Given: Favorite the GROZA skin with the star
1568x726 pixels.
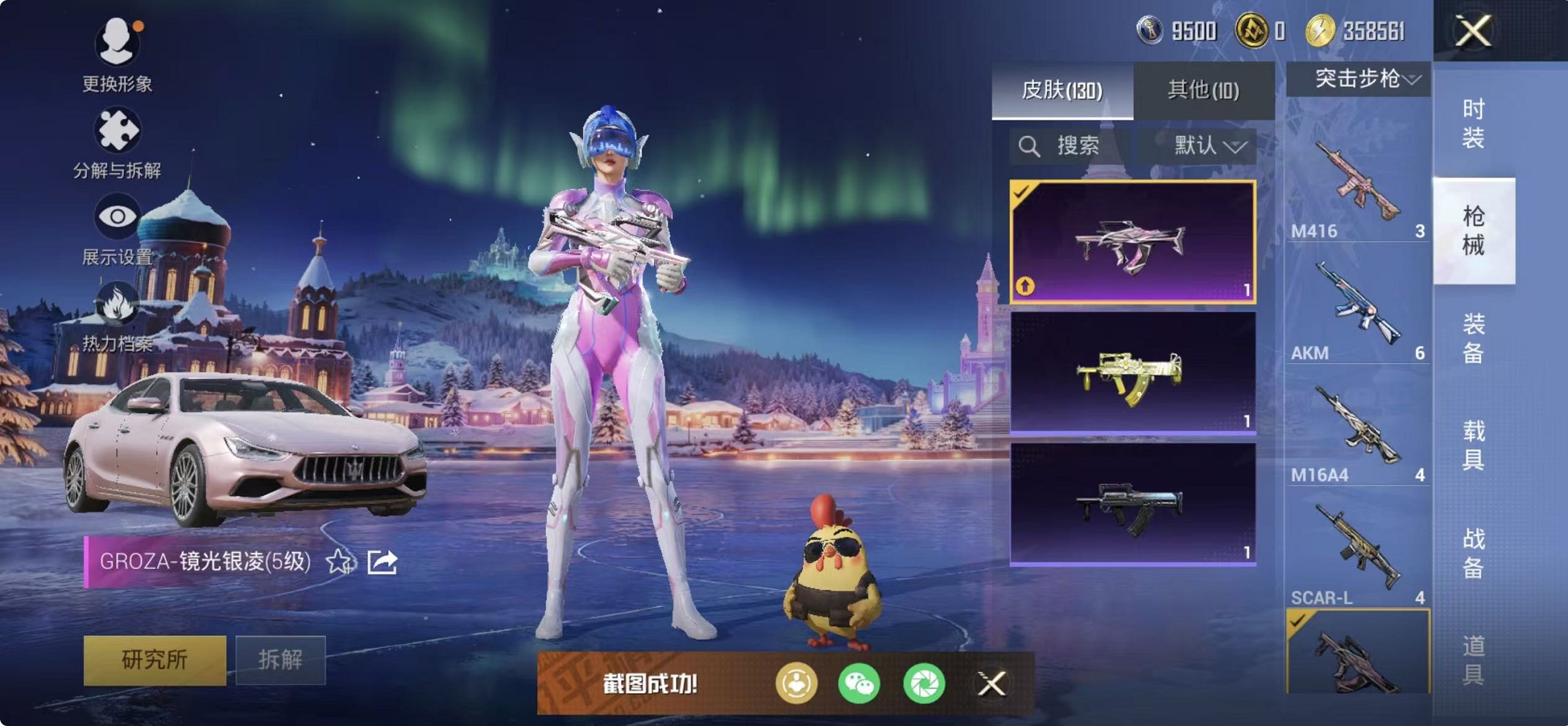Looking at the screenshot, I should 339,562.
